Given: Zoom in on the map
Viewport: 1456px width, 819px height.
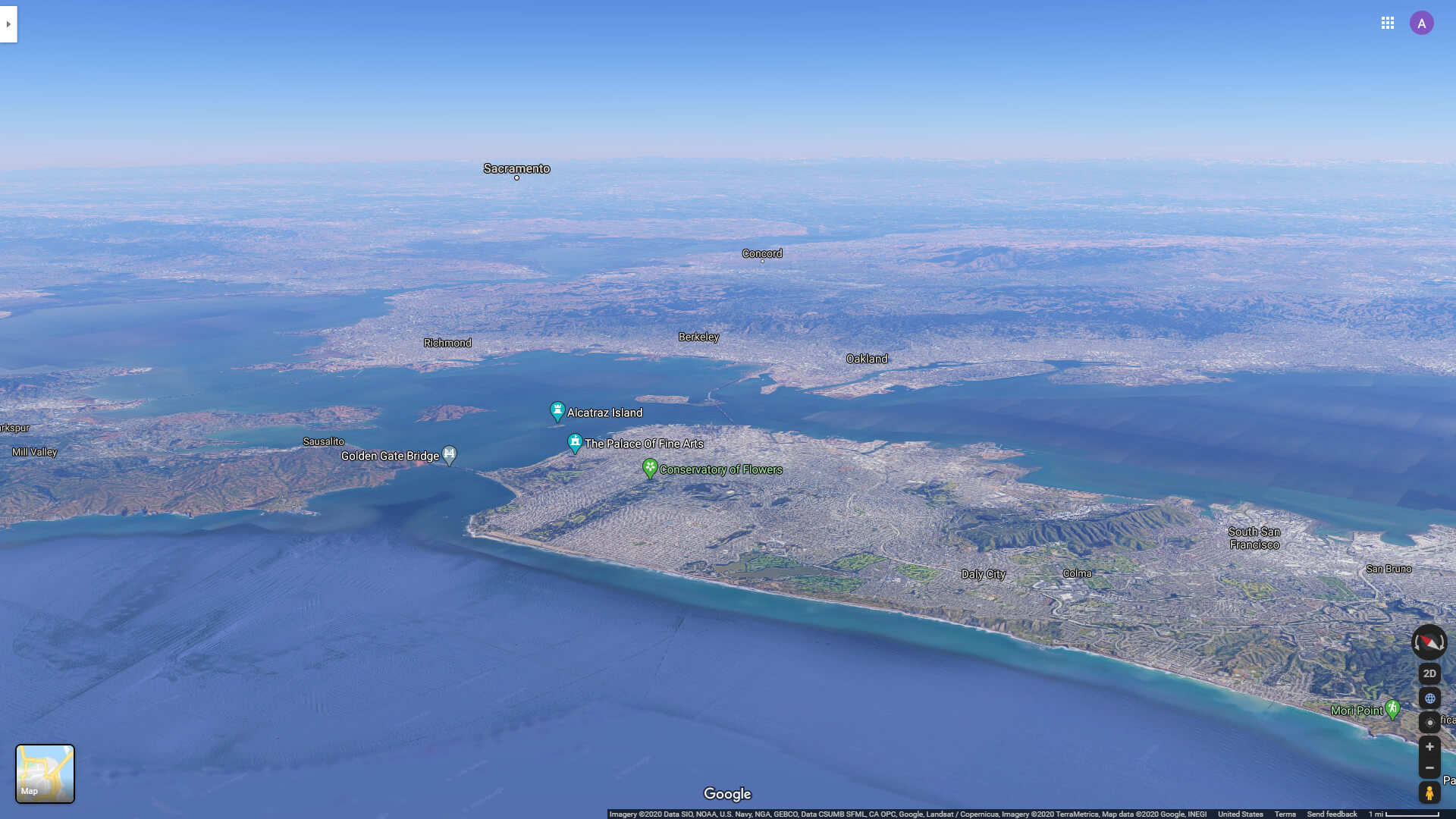Looking at the screenshot, I should tap(1429, 747).
